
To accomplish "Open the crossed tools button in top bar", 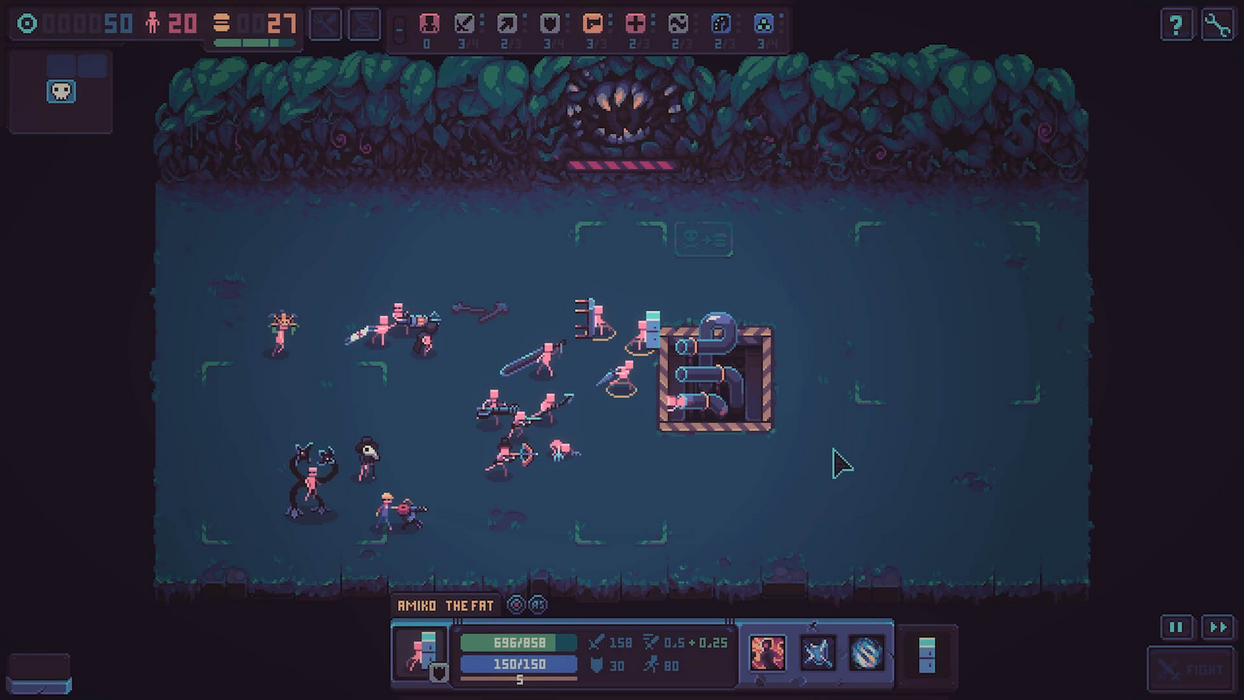I will 325,24.
